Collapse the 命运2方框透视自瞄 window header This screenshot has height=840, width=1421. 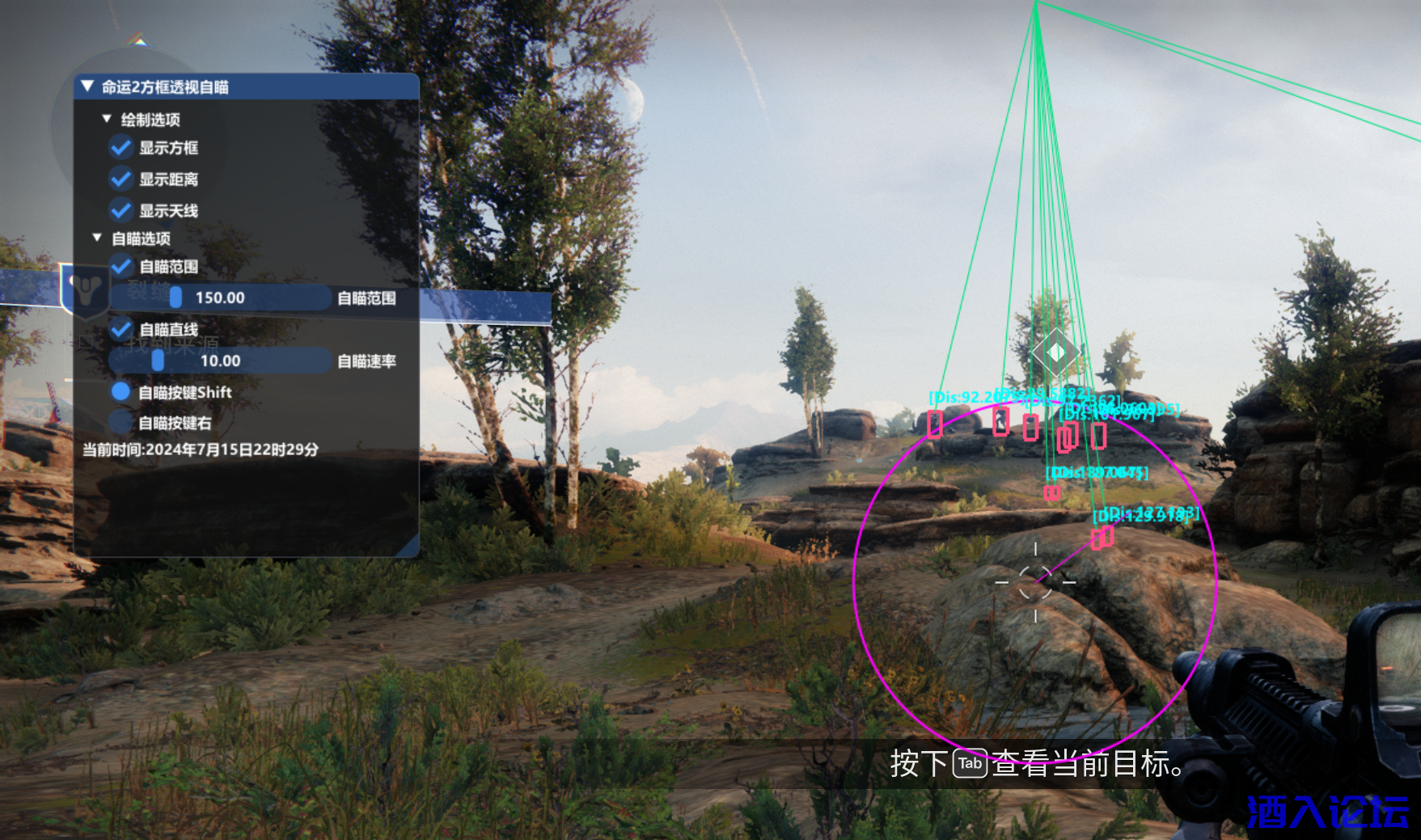[x=87, y=87]
